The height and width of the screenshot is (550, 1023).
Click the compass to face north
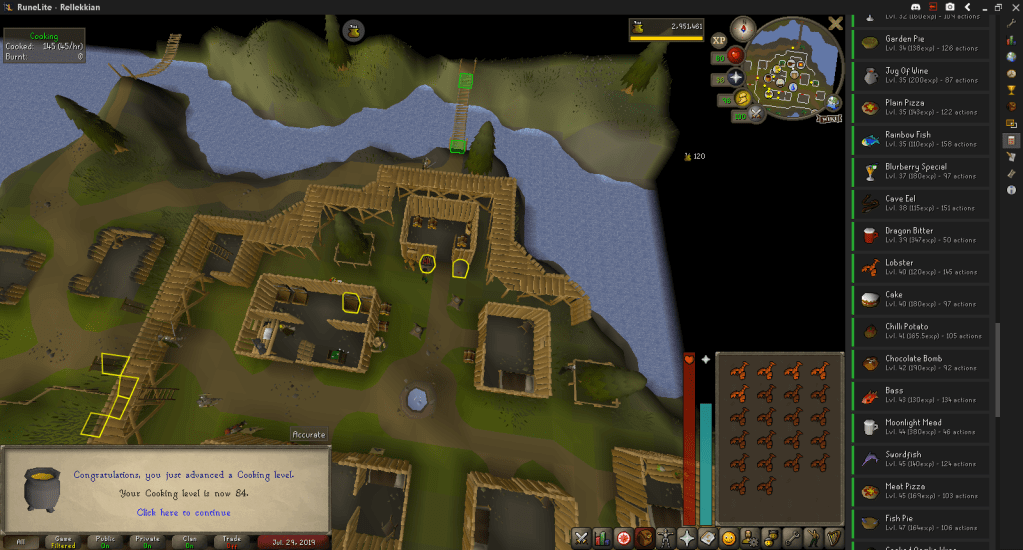point(742,27)
